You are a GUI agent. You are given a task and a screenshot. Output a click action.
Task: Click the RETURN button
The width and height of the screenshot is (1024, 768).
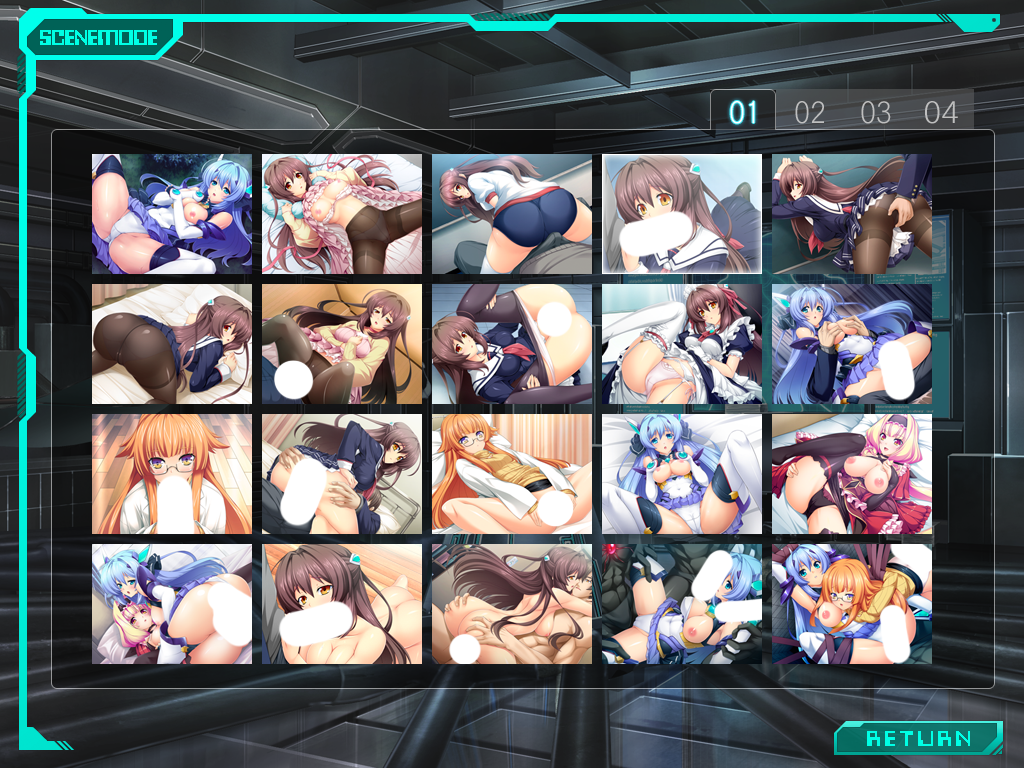(x=918, y=739)
